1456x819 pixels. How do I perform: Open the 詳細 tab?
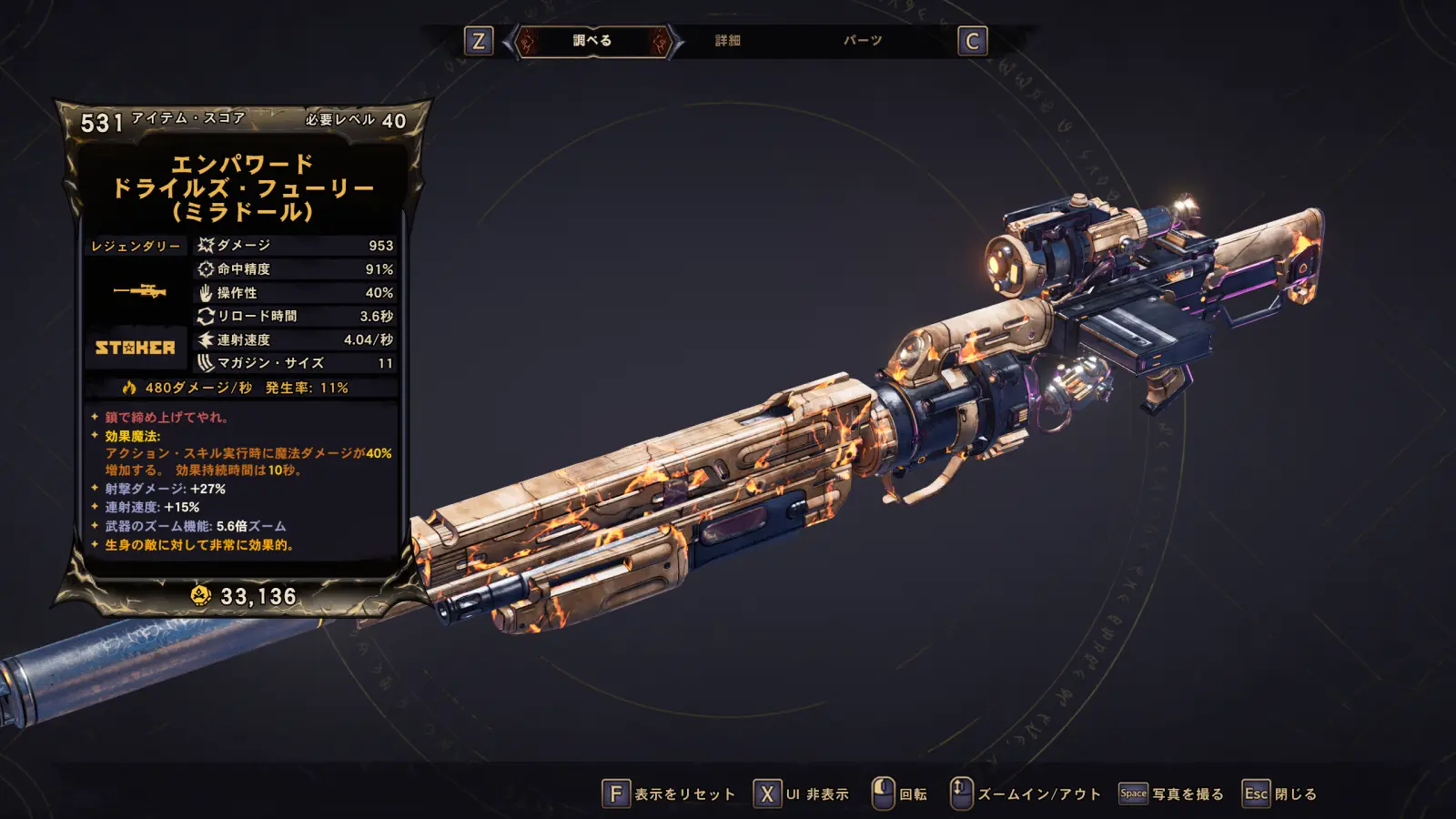coord(727,41)
